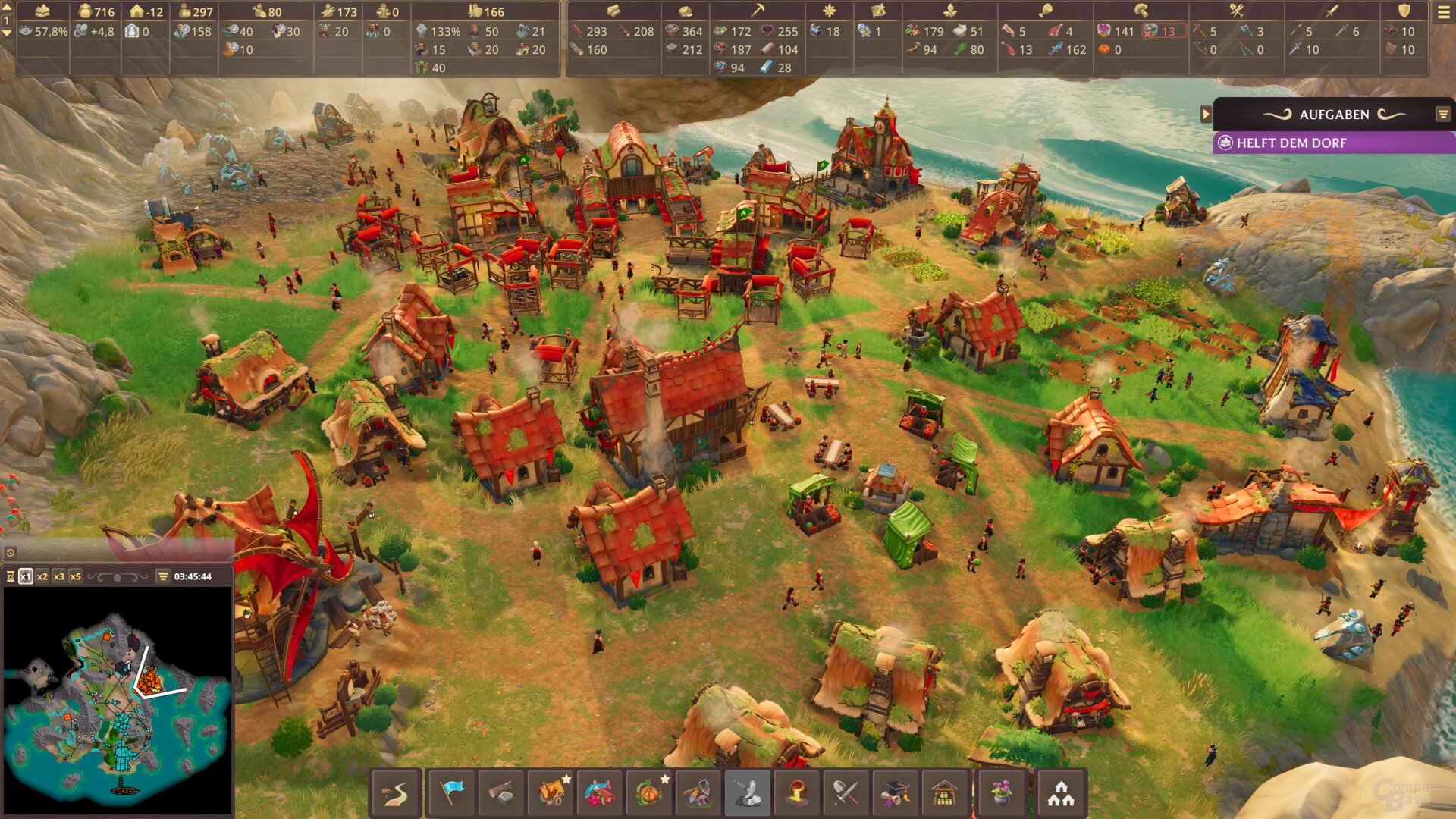Image resolution: width=1456 pixels, height=819 pixels.
Task: Select the blue flag territory tool
Action: pyautogui.click(x=452, y=793)
